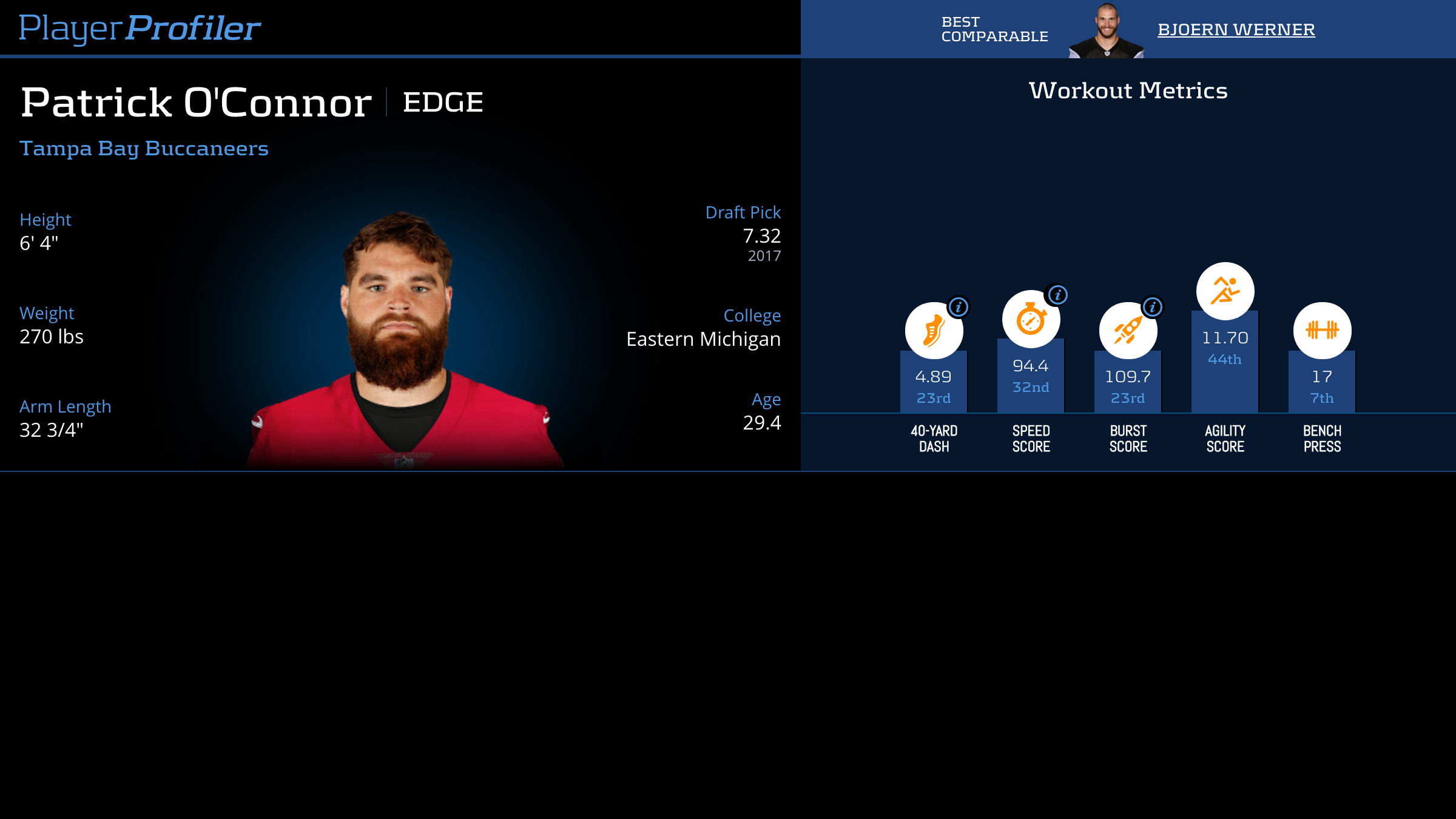Select the Bench Press barbell icon
This screenshot has height=819, width=1456.
tap(1322, 331)
